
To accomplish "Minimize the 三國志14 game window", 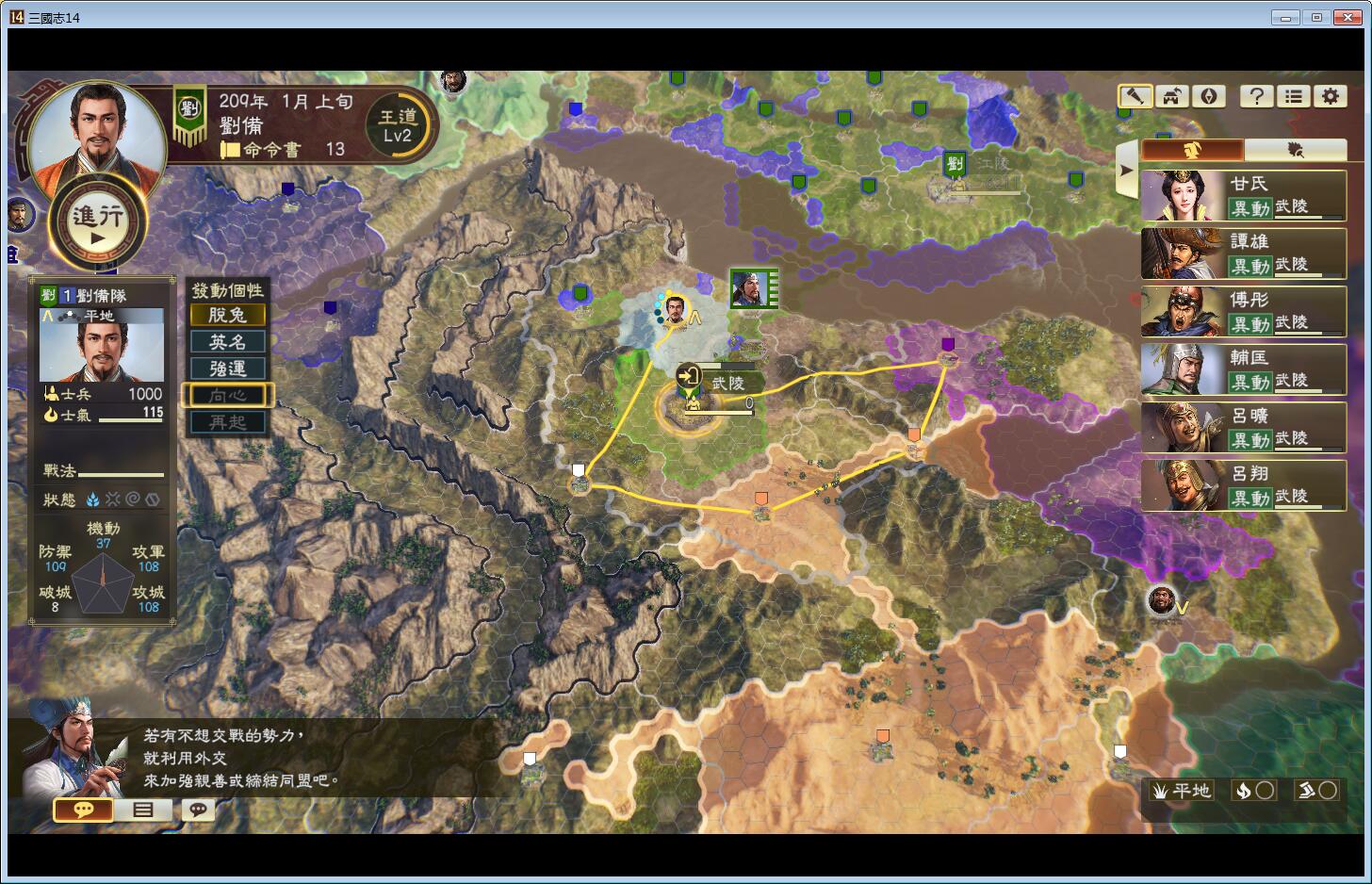I will point(1285,17).
